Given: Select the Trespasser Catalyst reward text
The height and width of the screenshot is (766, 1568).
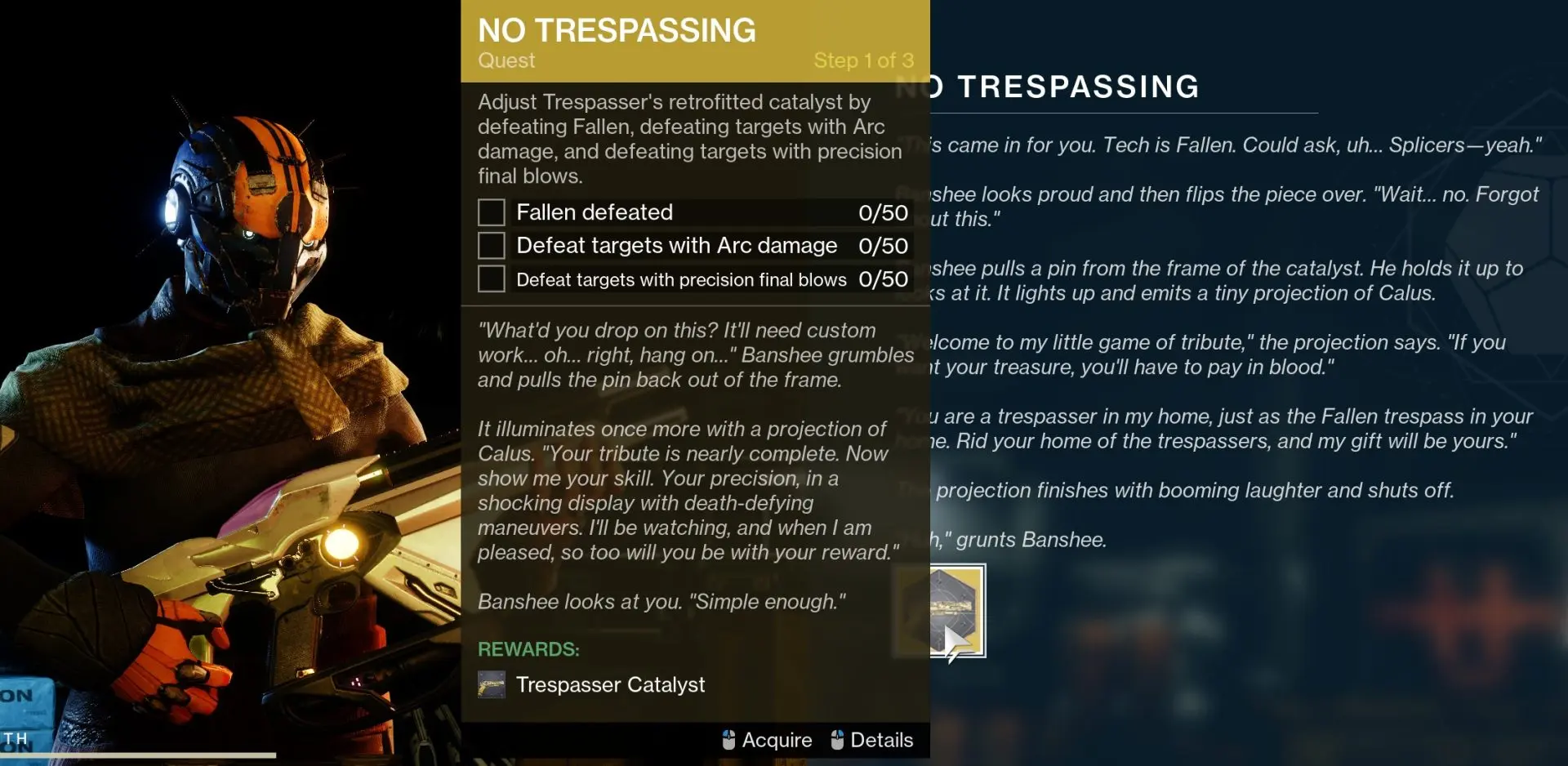Looking at the screenshot, I should [x=611, y=684].
